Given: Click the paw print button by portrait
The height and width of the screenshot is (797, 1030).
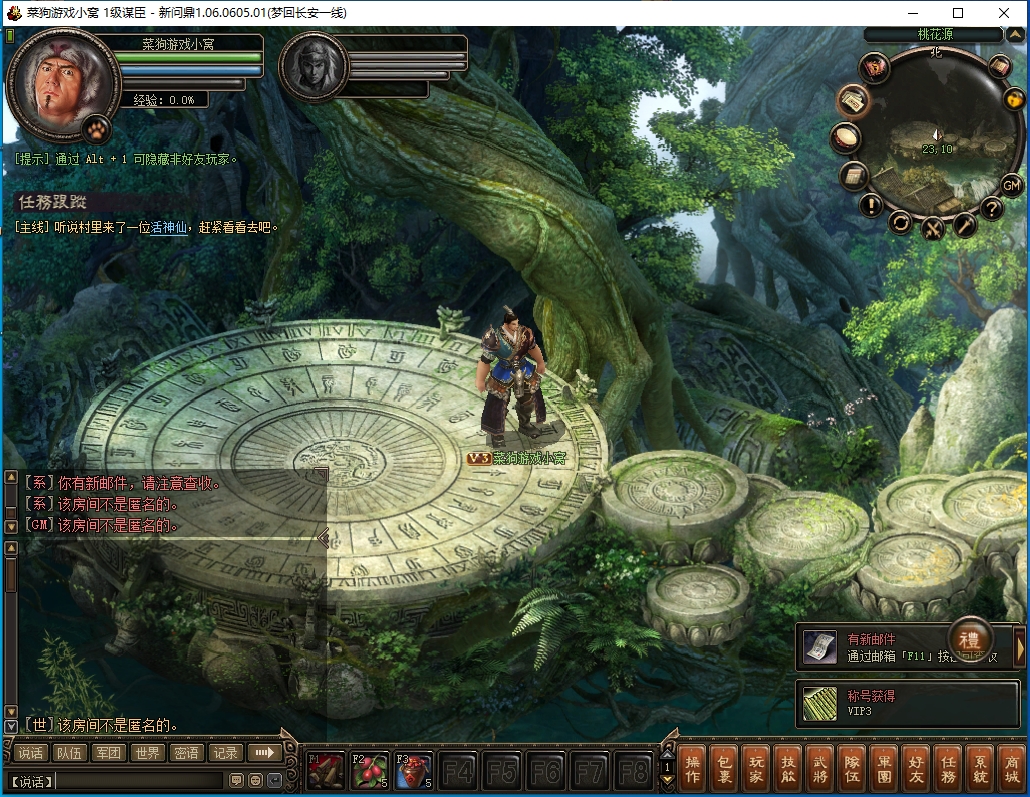Looking at the screenshot, I should tap(96, 128).
